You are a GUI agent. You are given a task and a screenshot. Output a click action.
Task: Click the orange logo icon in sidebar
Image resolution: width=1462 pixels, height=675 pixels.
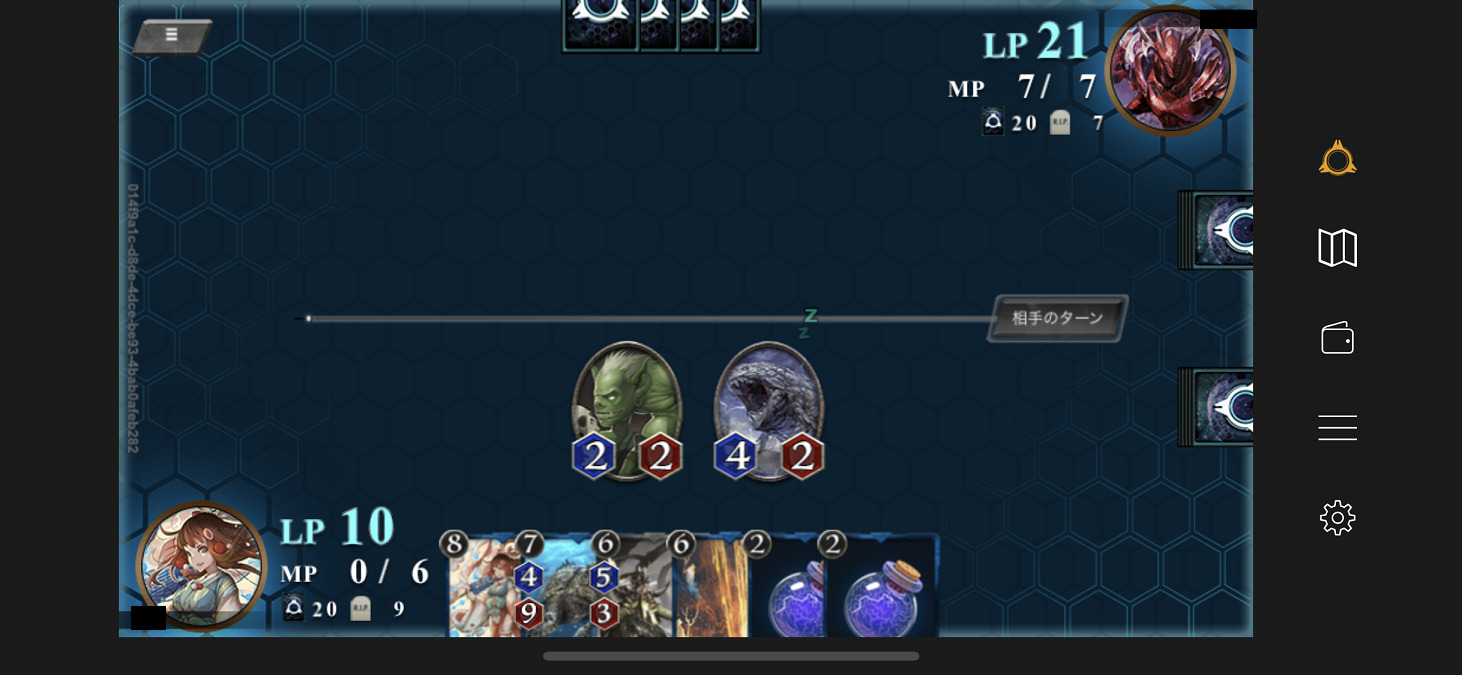point(1337,158)
